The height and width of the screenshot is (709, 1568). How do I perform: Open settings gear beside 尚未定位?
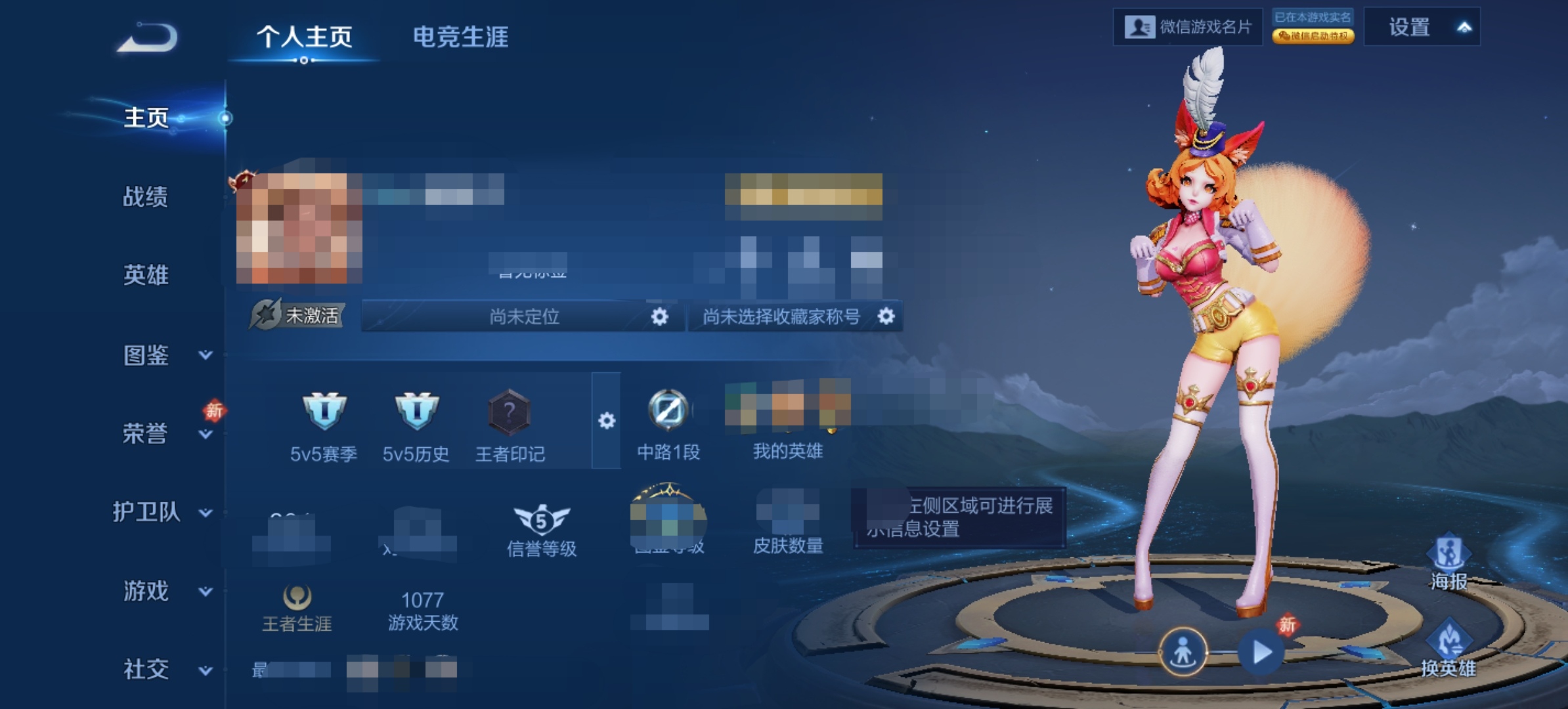661,317
